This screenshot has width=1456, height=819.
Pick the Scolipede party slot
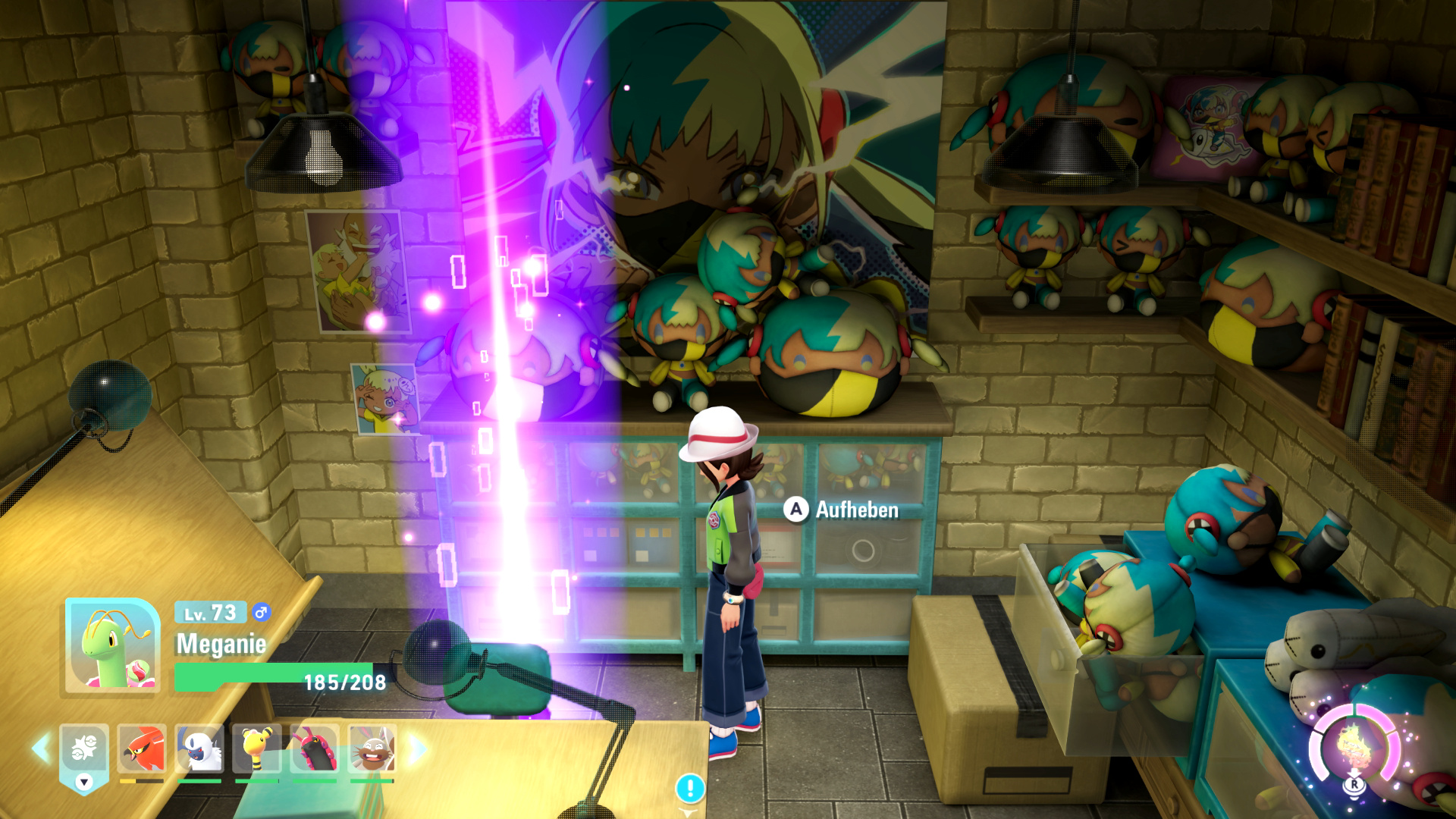point(315,748)
